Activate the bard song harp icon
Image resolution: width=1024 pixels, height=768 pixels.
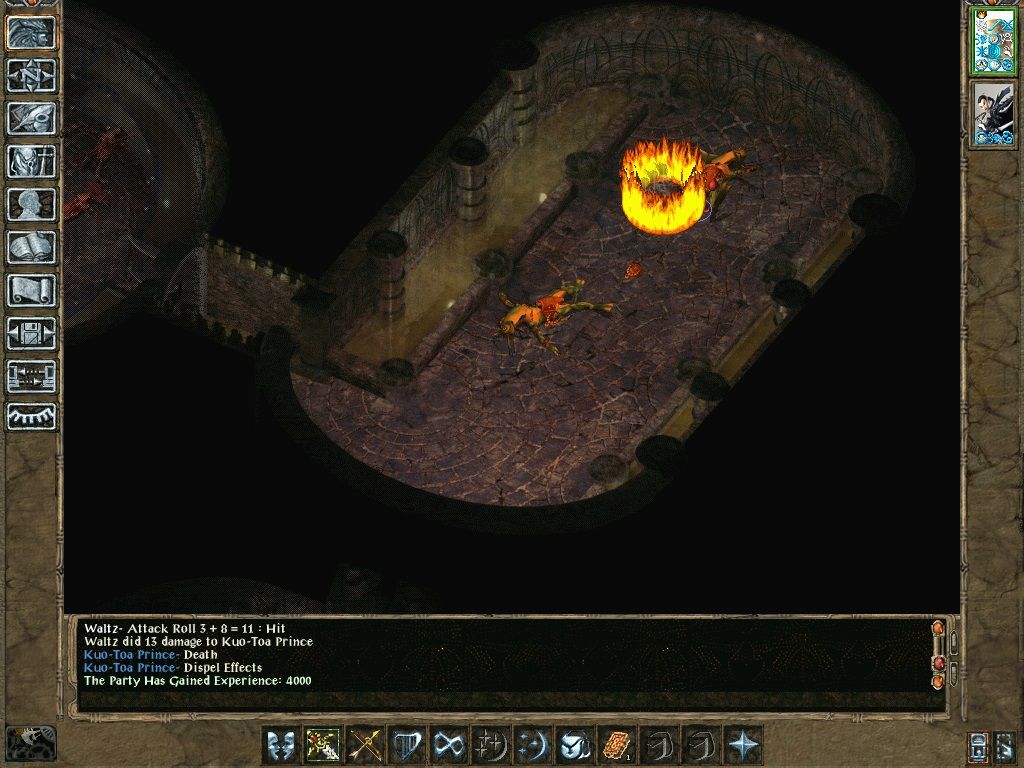pyautogui.click(x=407, y=746)
